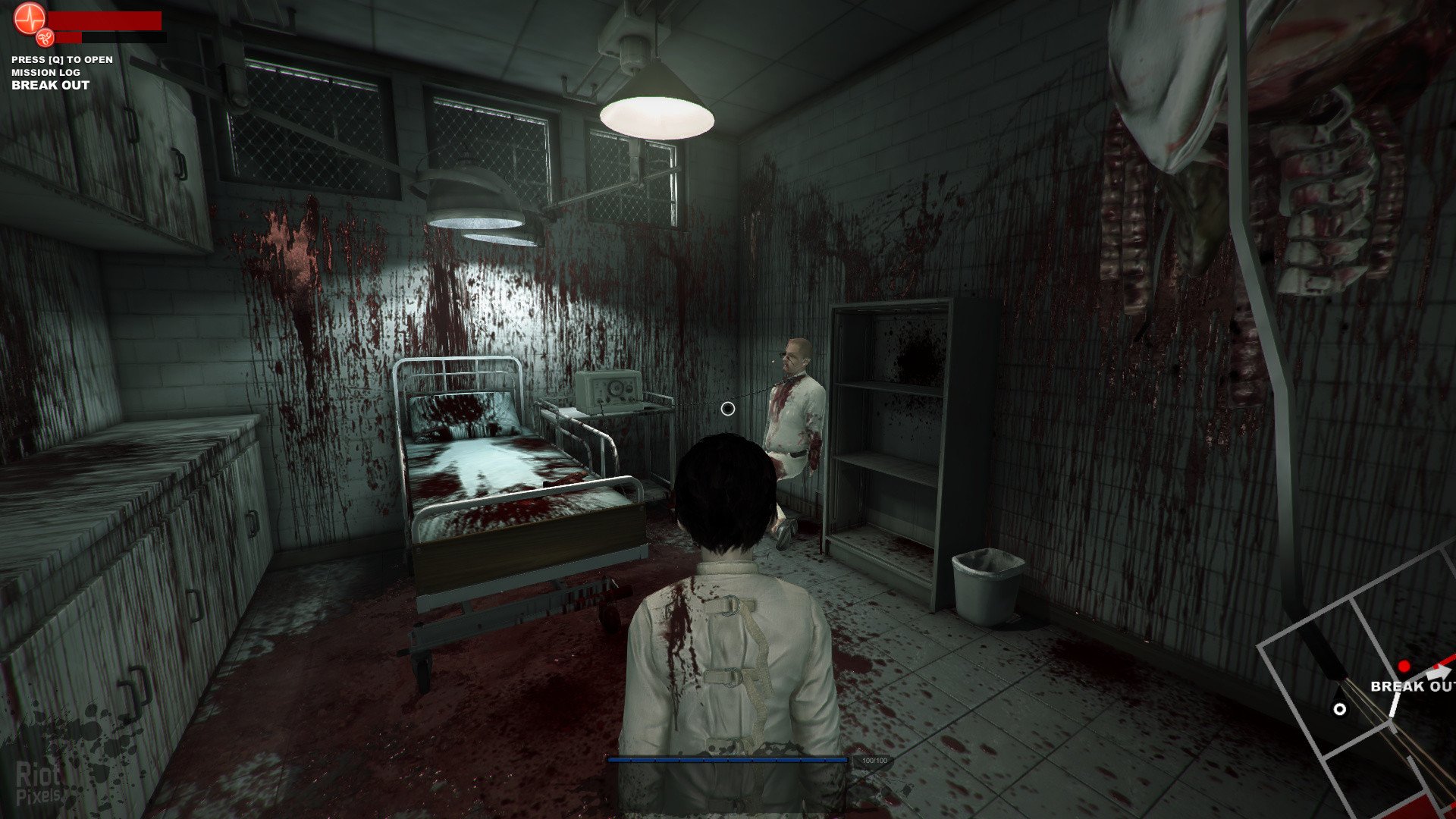The height and width of the screenshot is (819, 1456).
Task: Click the red heartbeat monitor icon
Action: [30, 17]
